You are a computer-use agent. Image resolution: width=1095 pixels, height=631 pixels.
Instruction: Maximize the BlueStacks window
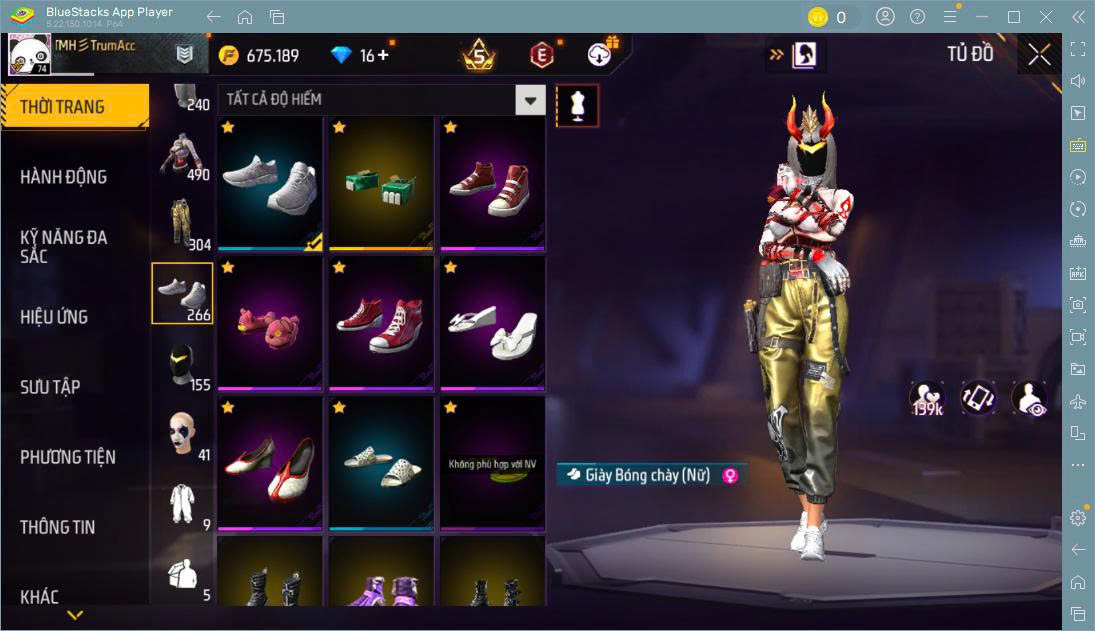click(x=1014, y=17)
